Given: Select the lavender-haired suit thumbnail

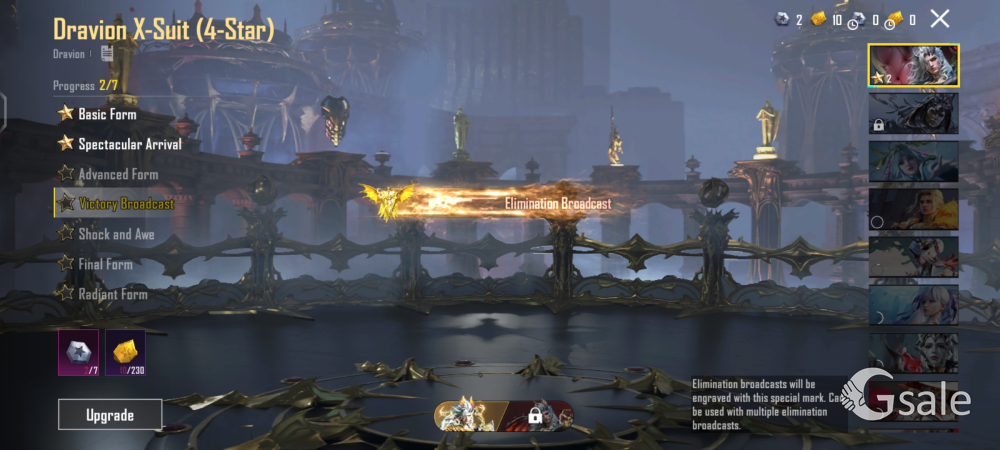Looking at the screenshot, I should (913, 305).
